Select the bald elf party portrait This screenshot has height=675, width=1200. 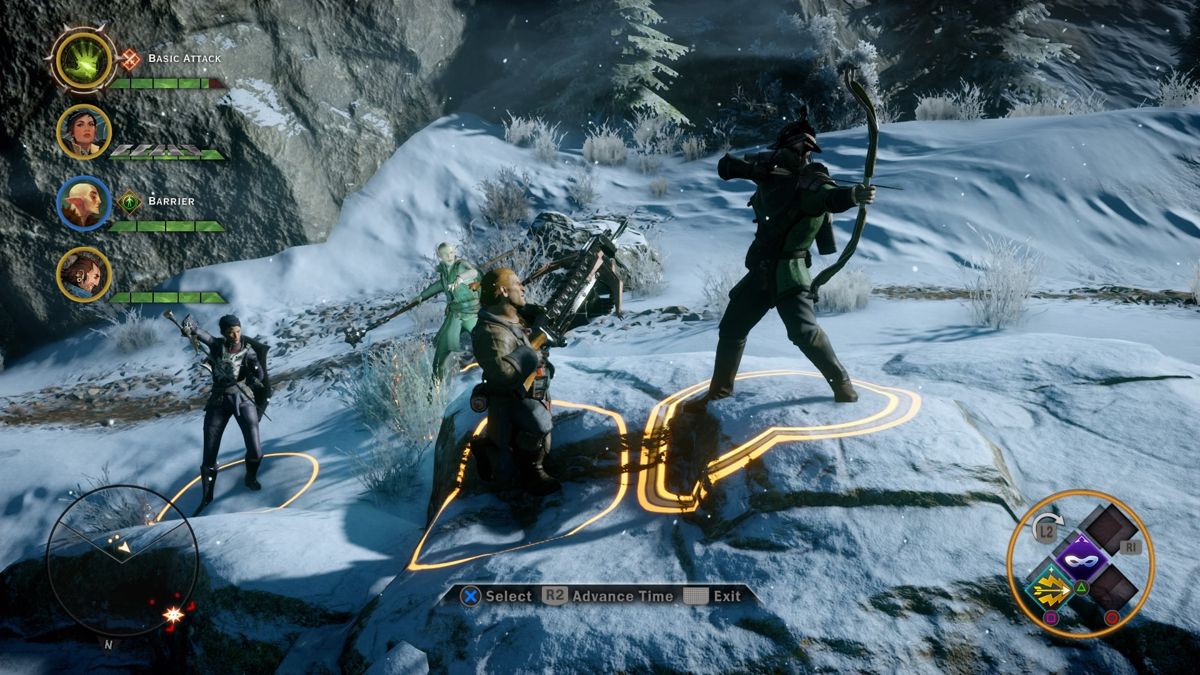[83, 203]
